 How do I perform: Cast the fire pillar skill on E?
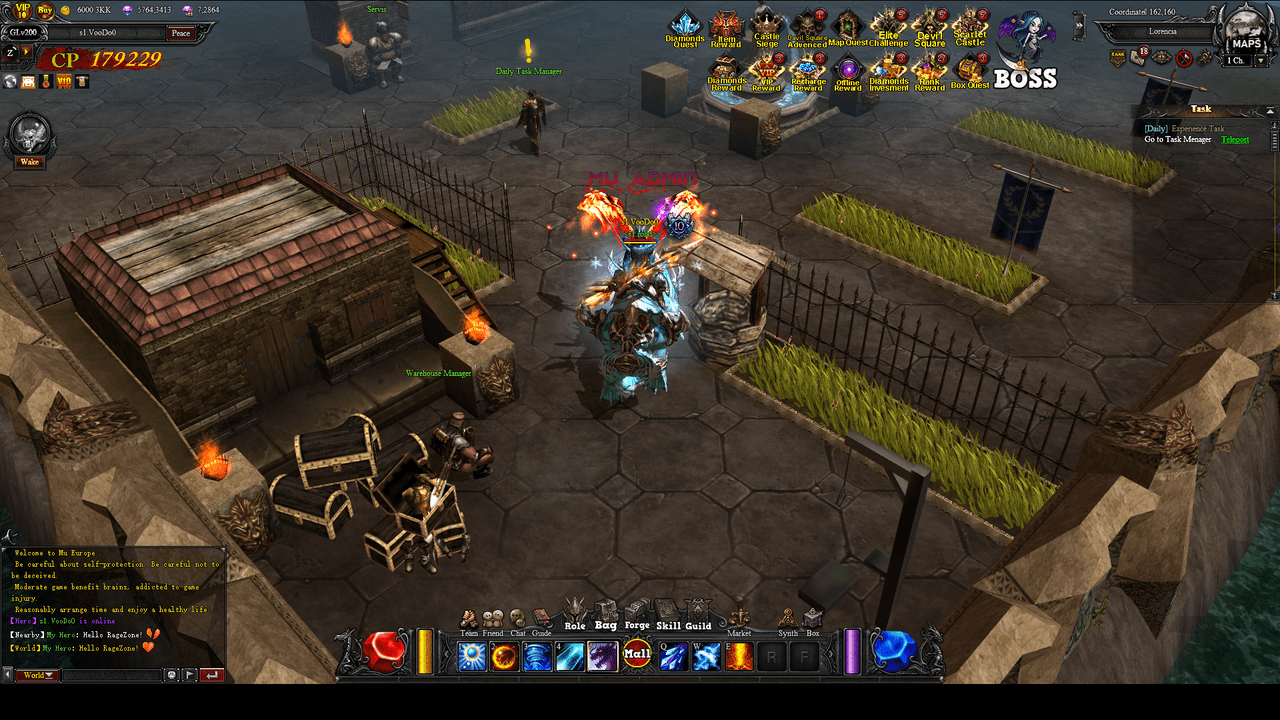click(739, 657)
